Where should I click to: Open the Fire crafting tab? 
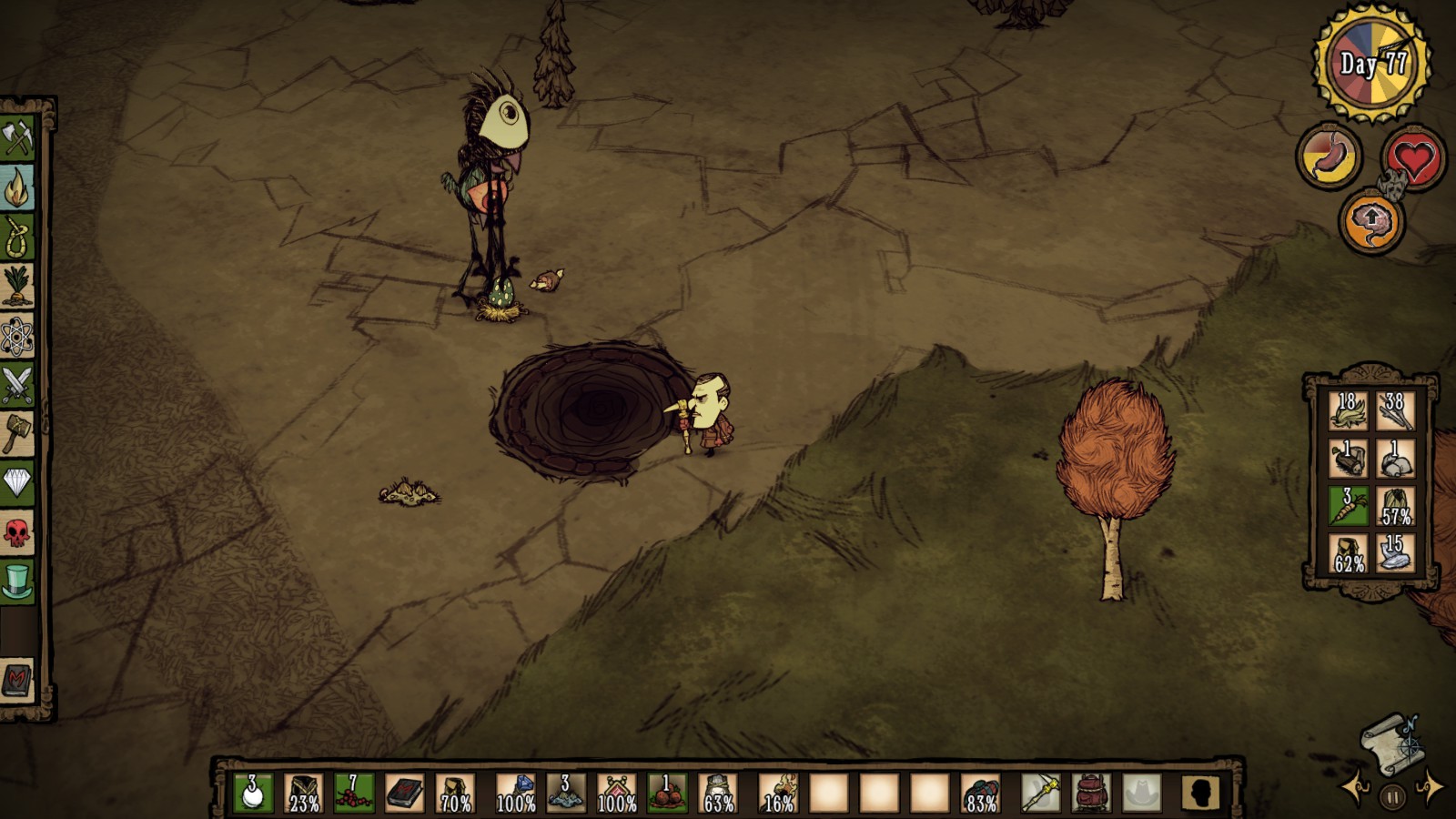coord(17,188)
